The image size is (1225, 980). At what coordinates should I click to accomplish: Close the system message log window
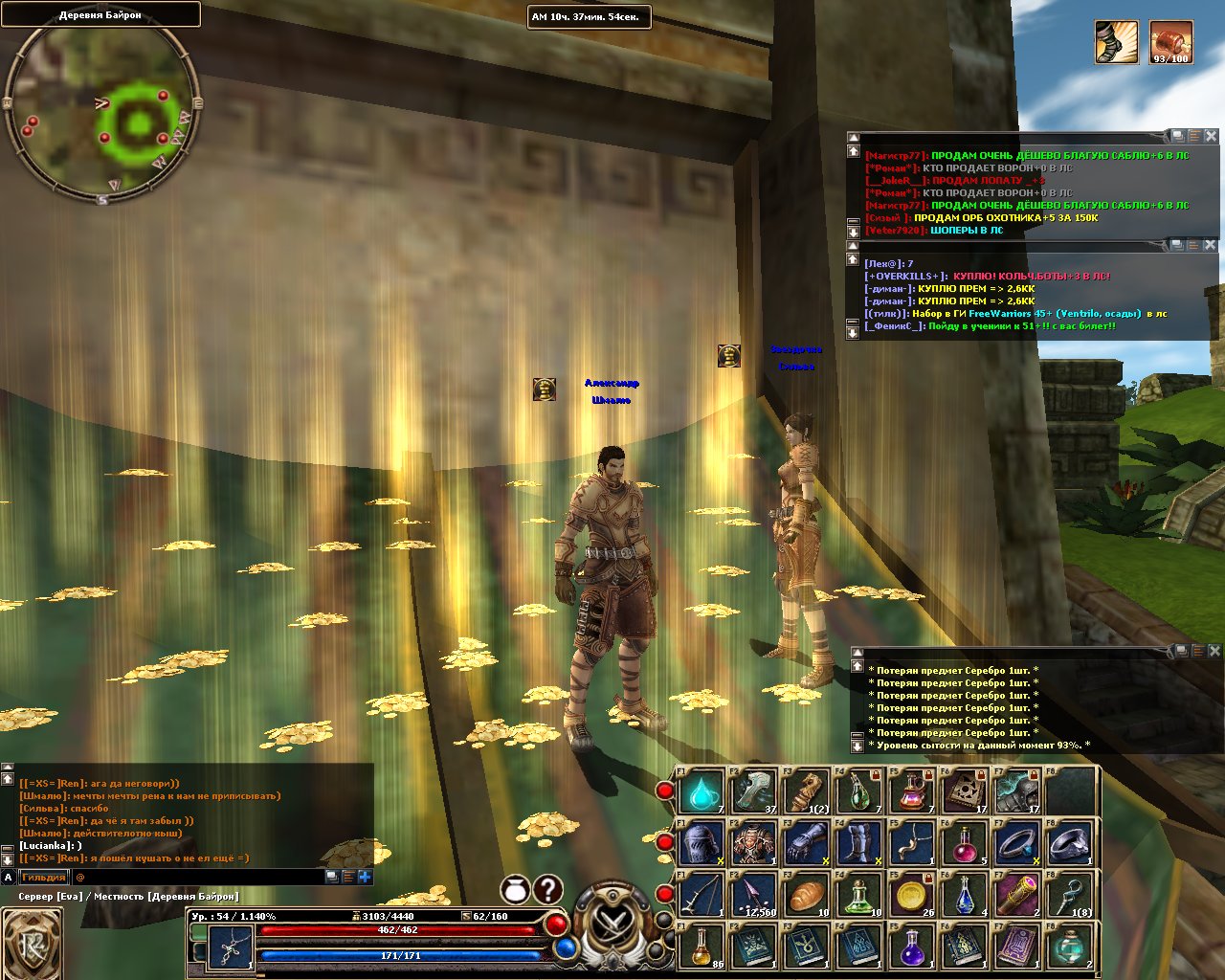coord(1214,651)
